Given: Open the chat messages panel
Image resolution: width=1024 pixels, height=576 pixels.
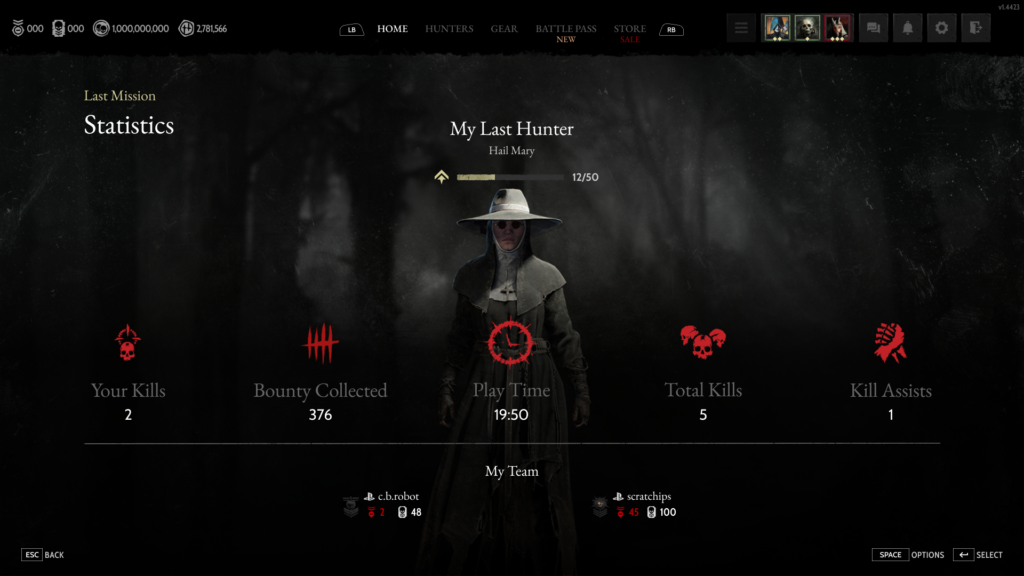Looking at the screenshot, I should pos(873,28).
